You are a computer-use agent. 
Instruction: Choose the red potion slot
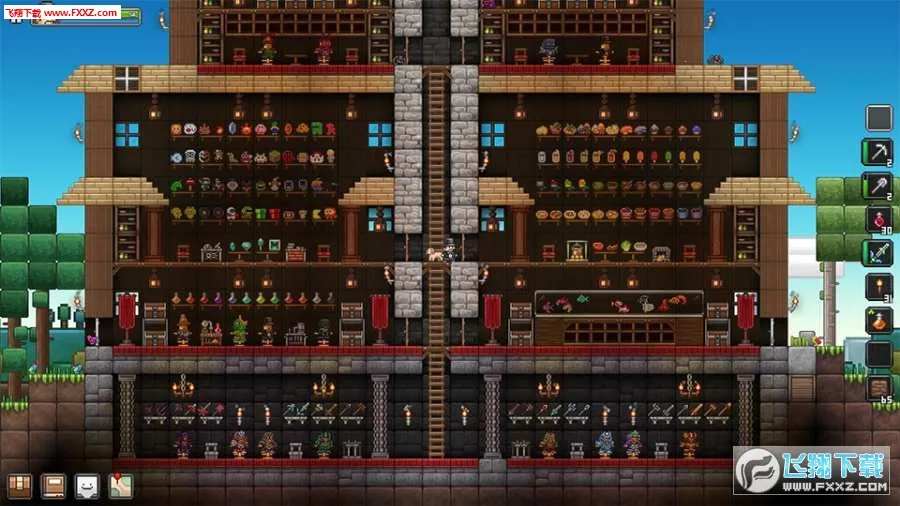(878, 219)
